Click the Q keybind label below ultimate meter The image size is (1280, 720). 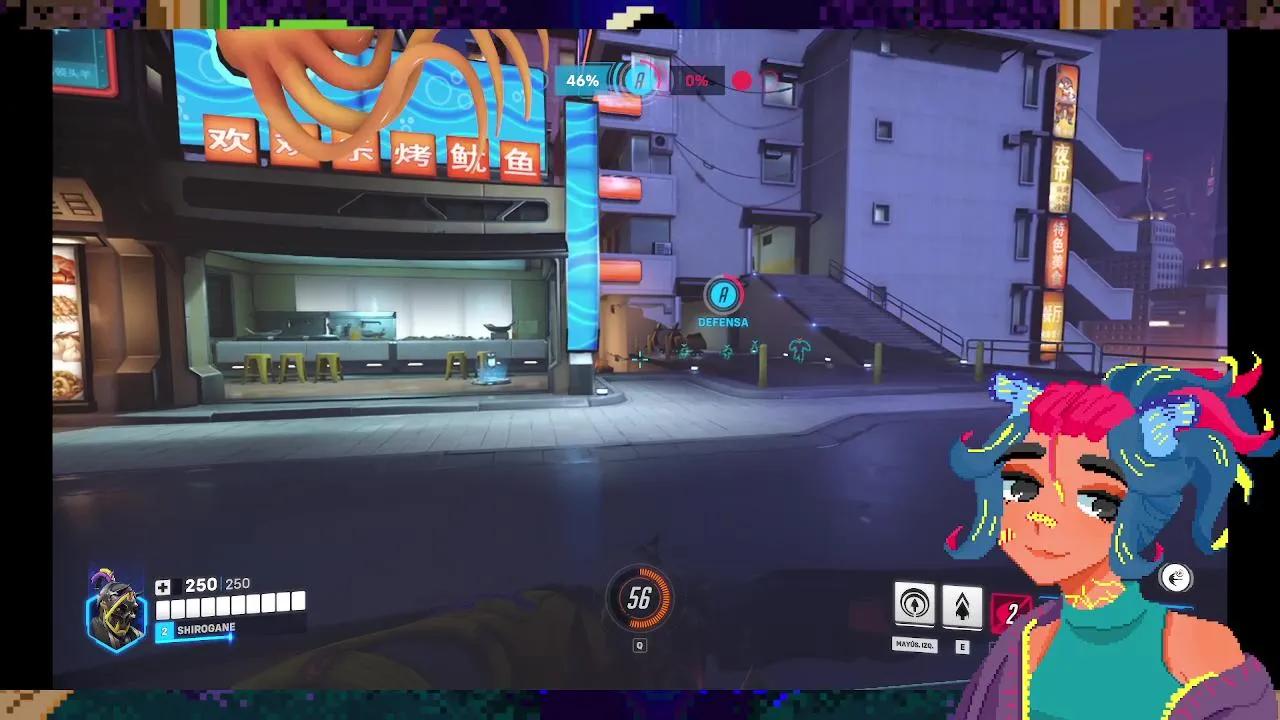pyautogui.click(x=638, y=645)
